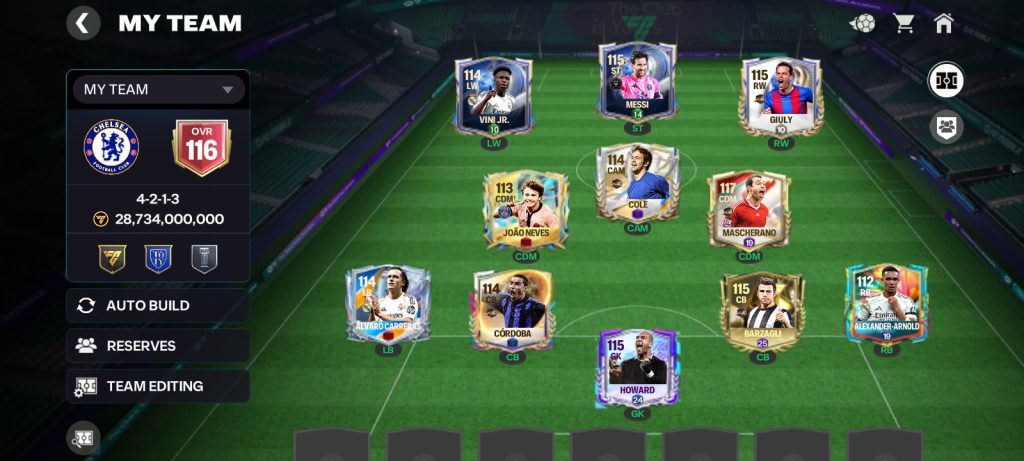Image resolution: width=1024 pixels, height=461 pixels.
Task: Tap the AUTO BUILD button
Action: 158,305
